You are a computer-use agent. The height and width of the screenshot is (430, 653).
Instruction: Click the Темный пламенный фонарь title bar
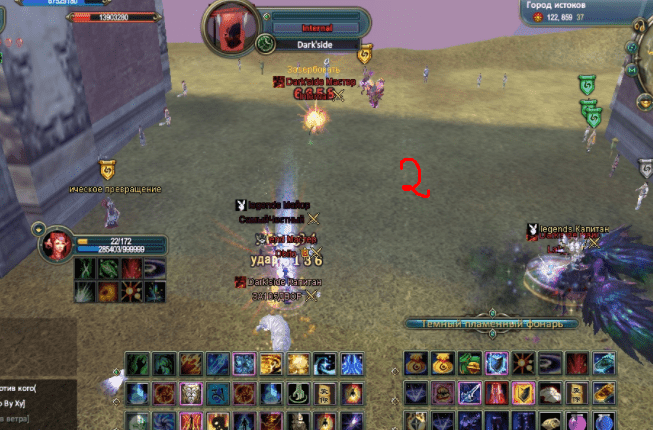click(491, 324)
